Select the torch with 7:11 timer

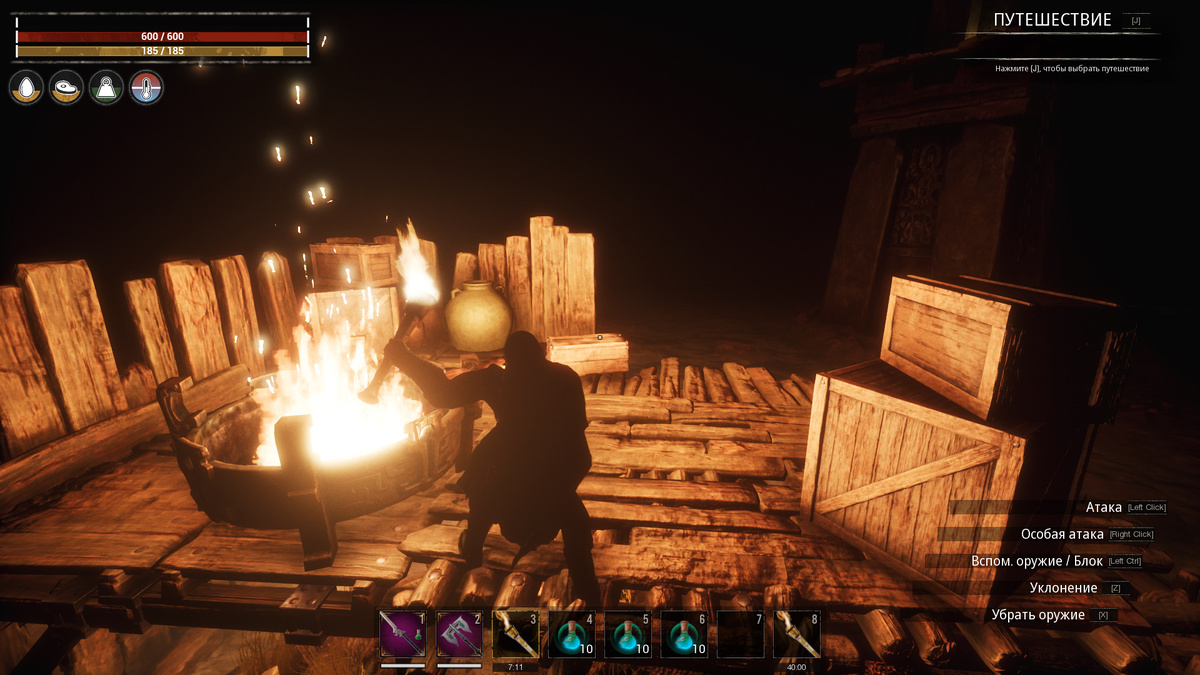click(515, 635)
